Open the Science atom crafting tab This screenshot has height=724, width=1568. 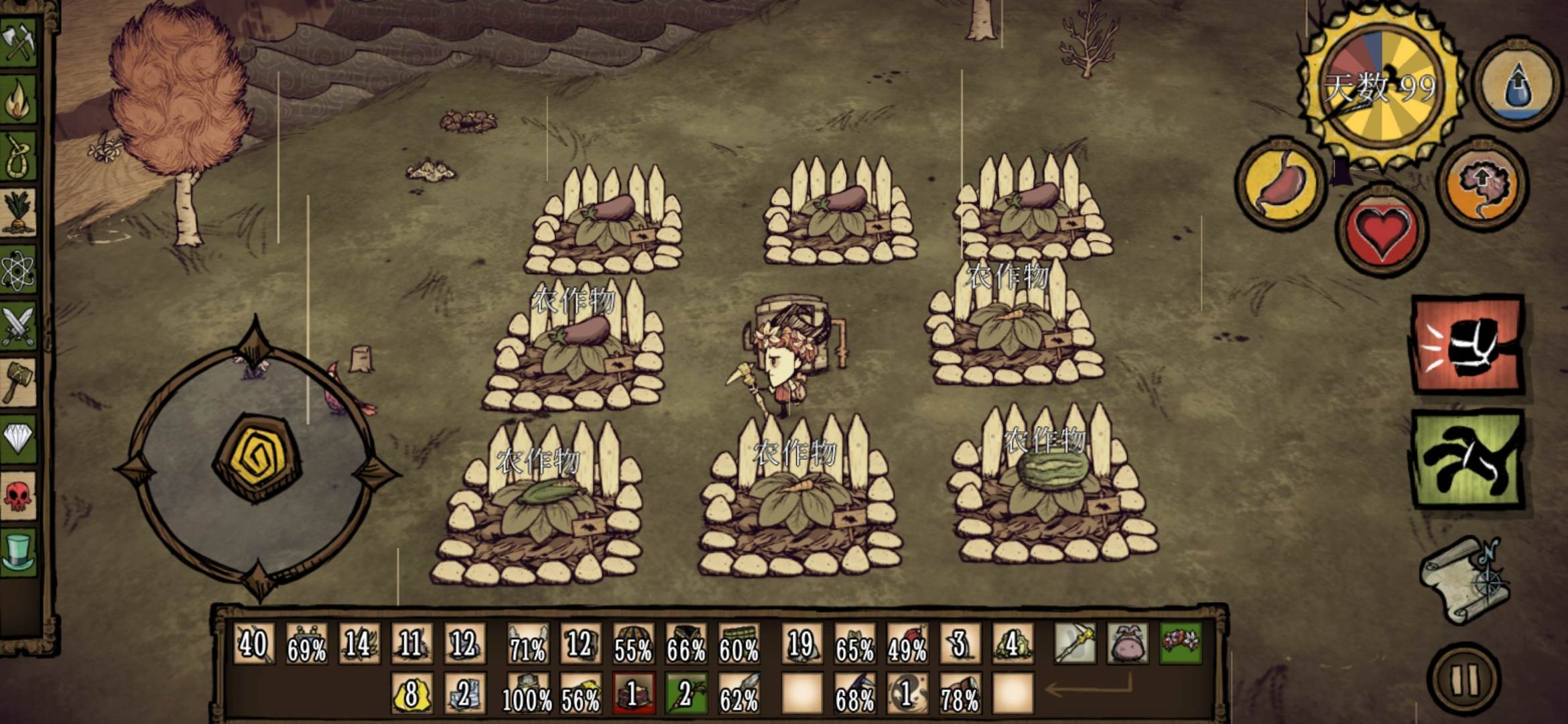(18, 270)
